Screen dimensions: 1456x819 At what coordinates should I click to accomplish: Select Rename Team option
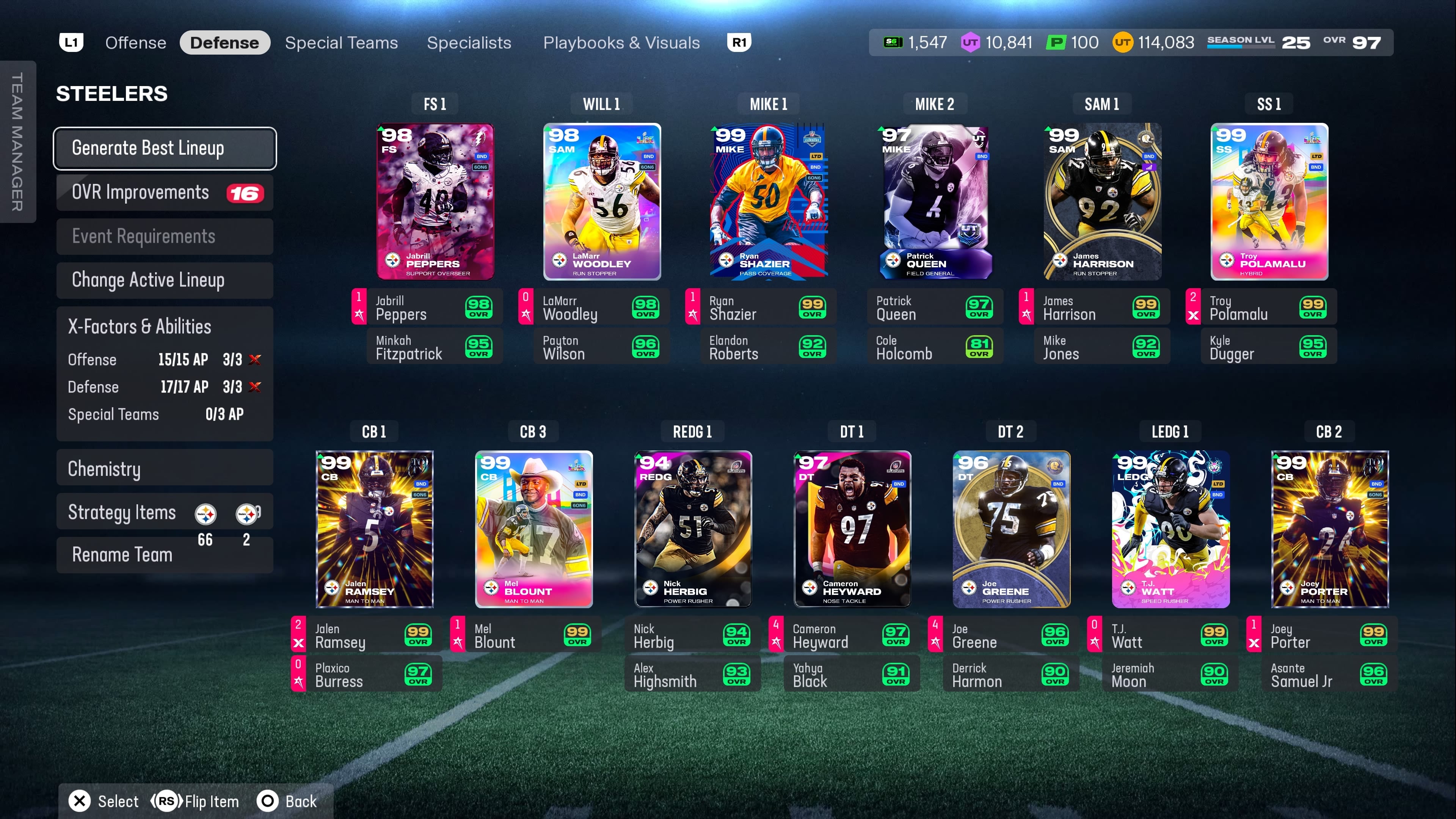pyautogui.click(x=122, y=555)
